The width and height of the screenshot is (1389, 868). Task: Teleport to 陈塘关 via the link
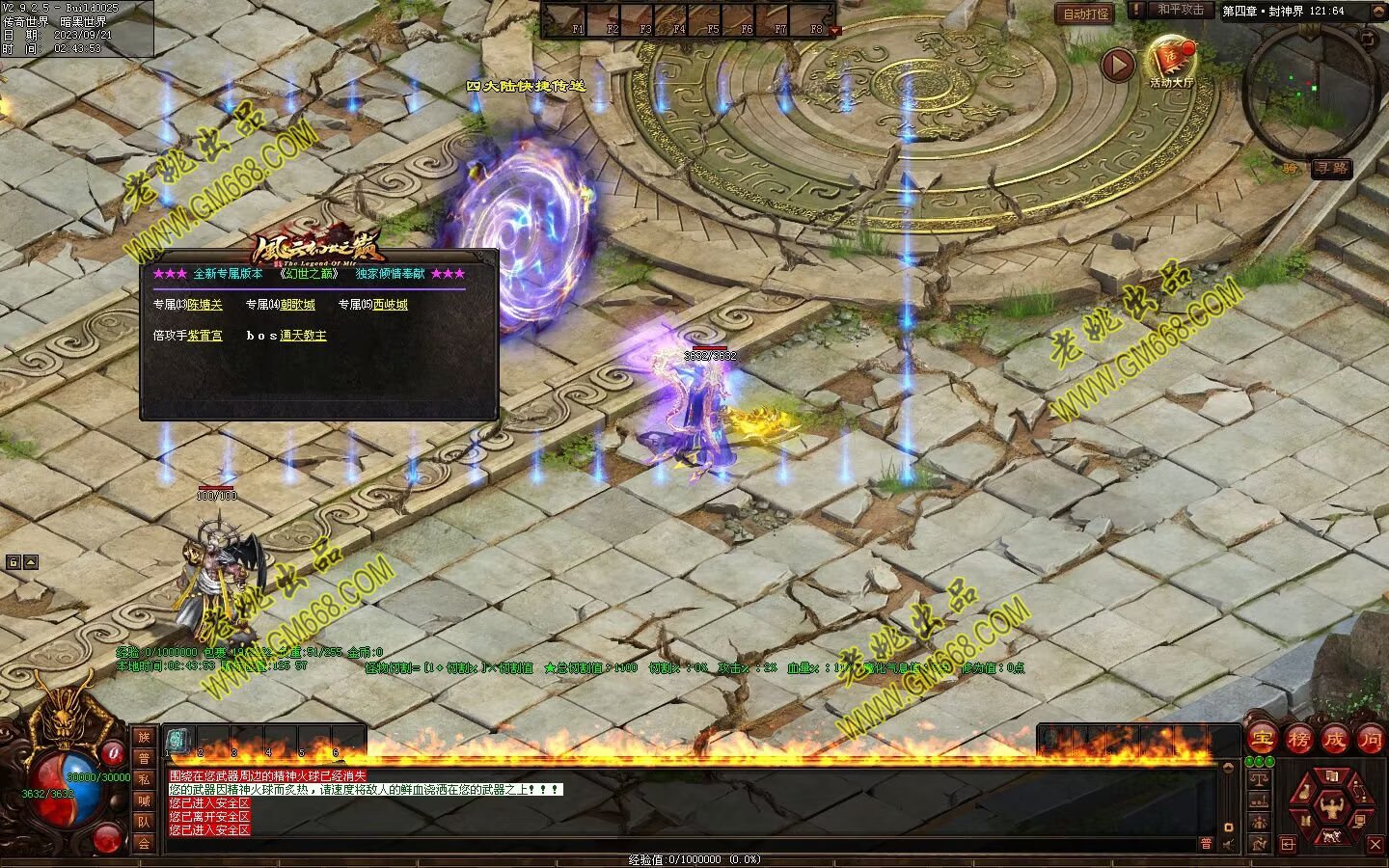click(x=204, y=305)
